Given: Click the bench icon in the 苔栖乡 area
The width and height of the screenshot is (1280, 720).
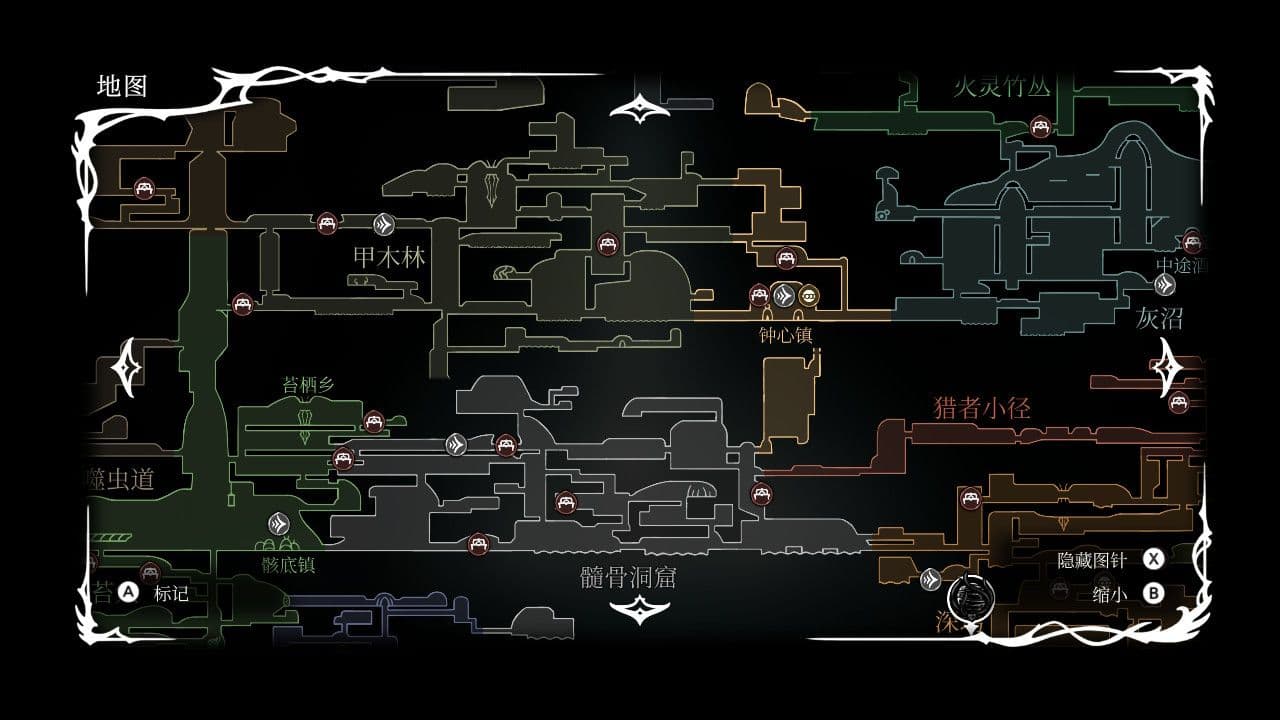Looking at the screenshot, I should (x=374, y=423).
